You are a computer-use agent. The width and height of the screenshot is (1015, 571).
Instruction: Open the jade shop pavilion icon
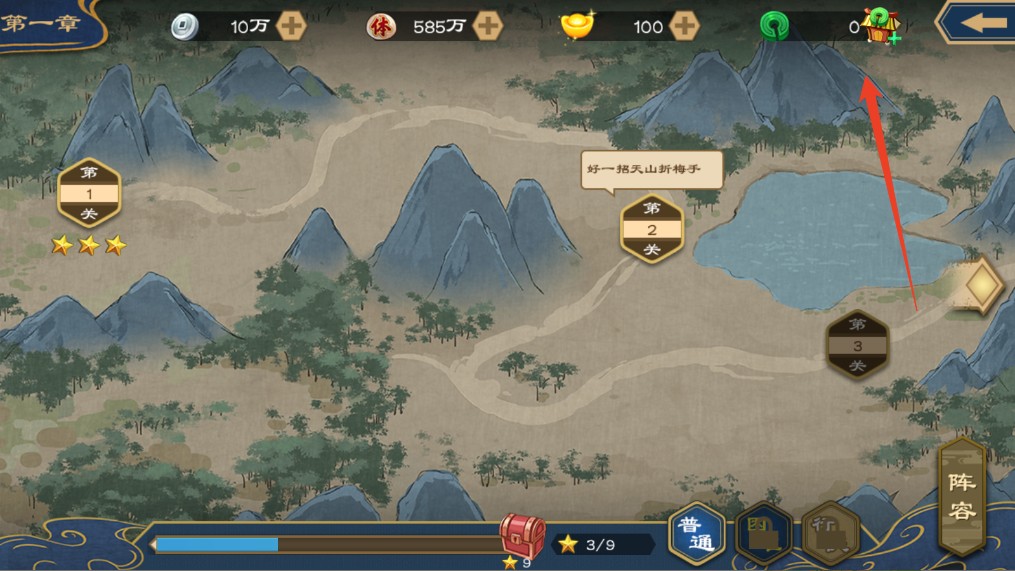click(881, 25)
